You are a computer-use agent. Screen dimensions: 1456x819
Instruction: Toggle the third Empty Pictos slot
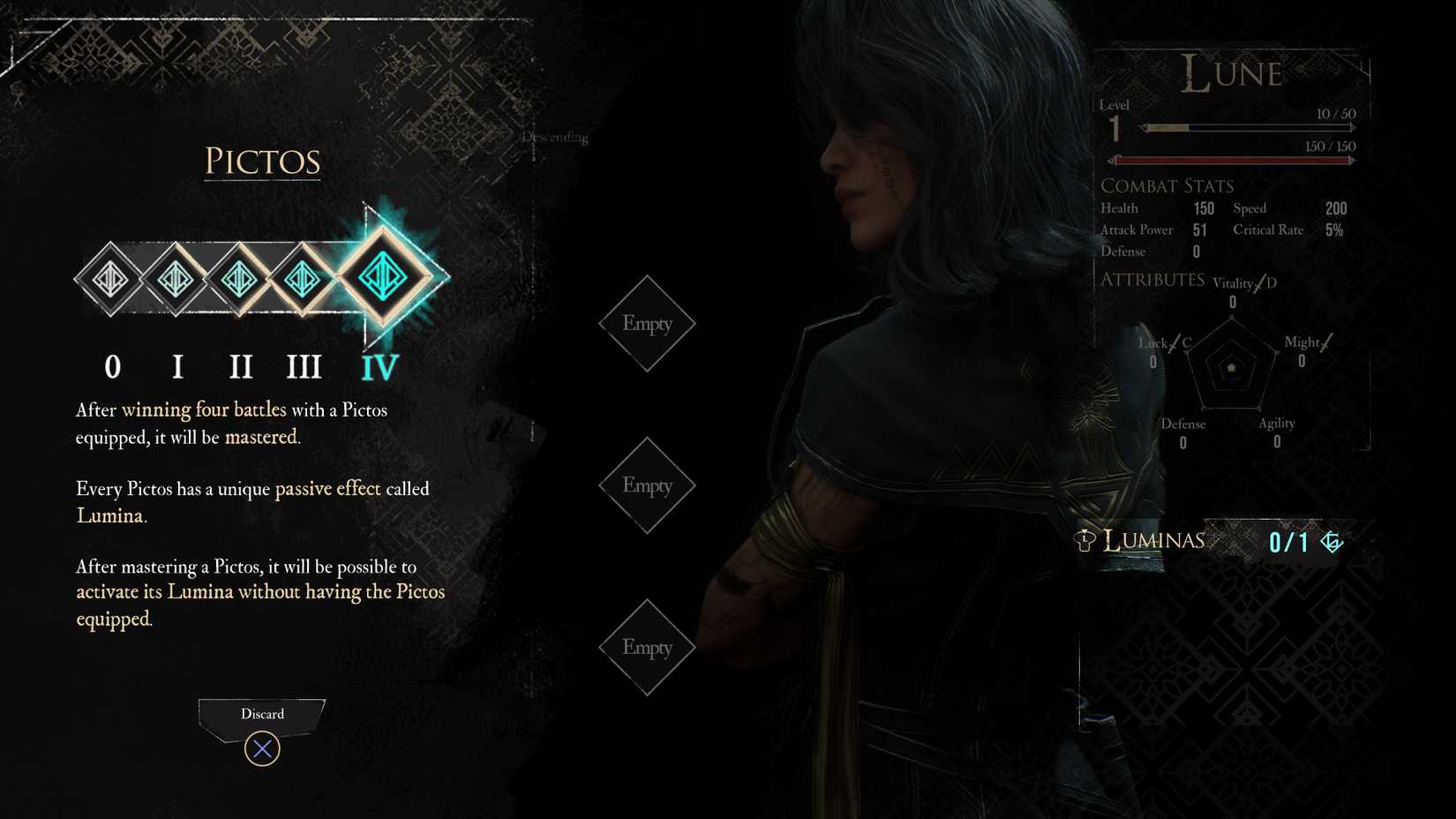[x=647, y=647]
